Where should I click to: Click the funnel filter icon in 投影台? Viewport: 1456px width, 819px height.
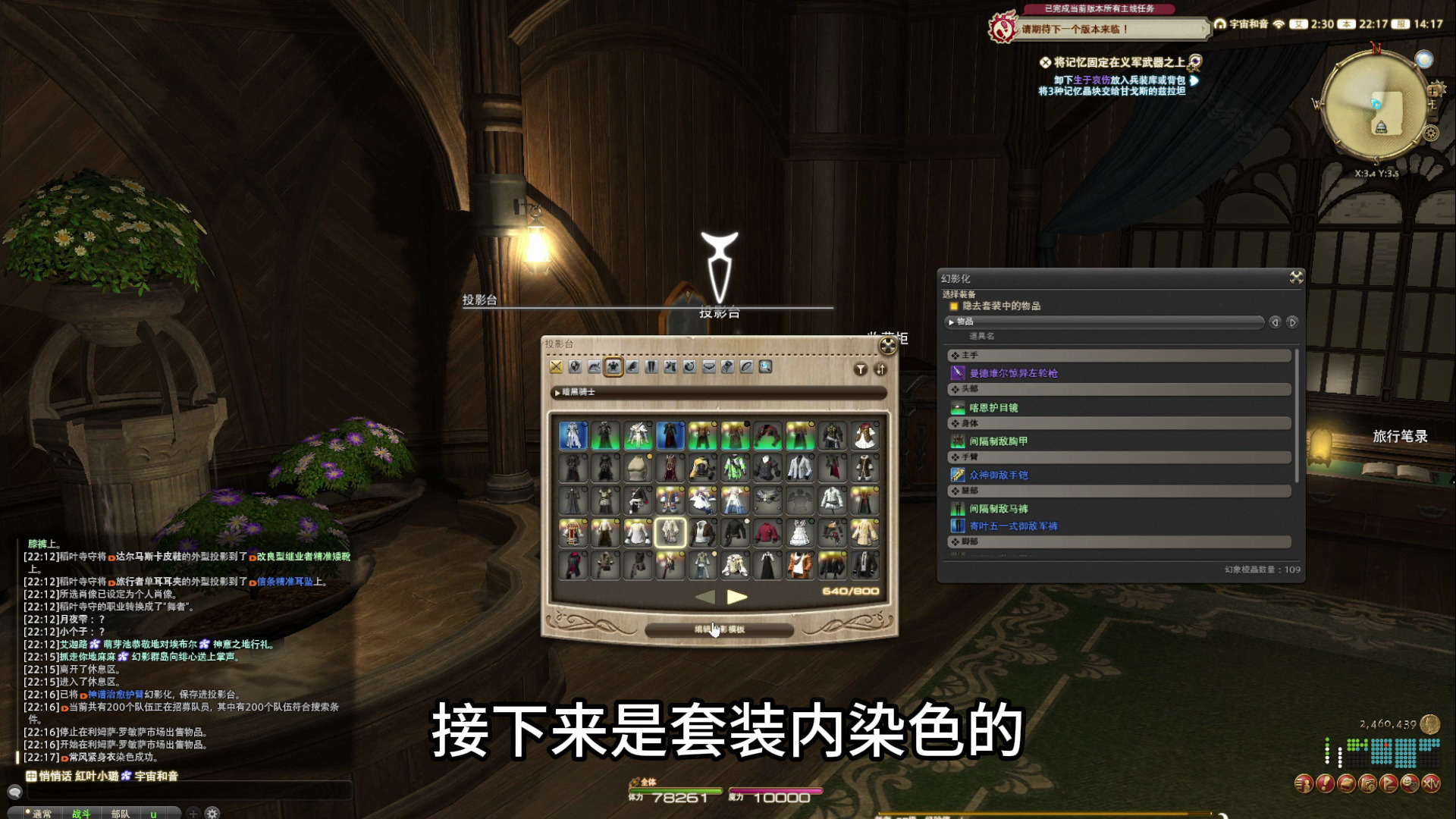coord(859,369)
